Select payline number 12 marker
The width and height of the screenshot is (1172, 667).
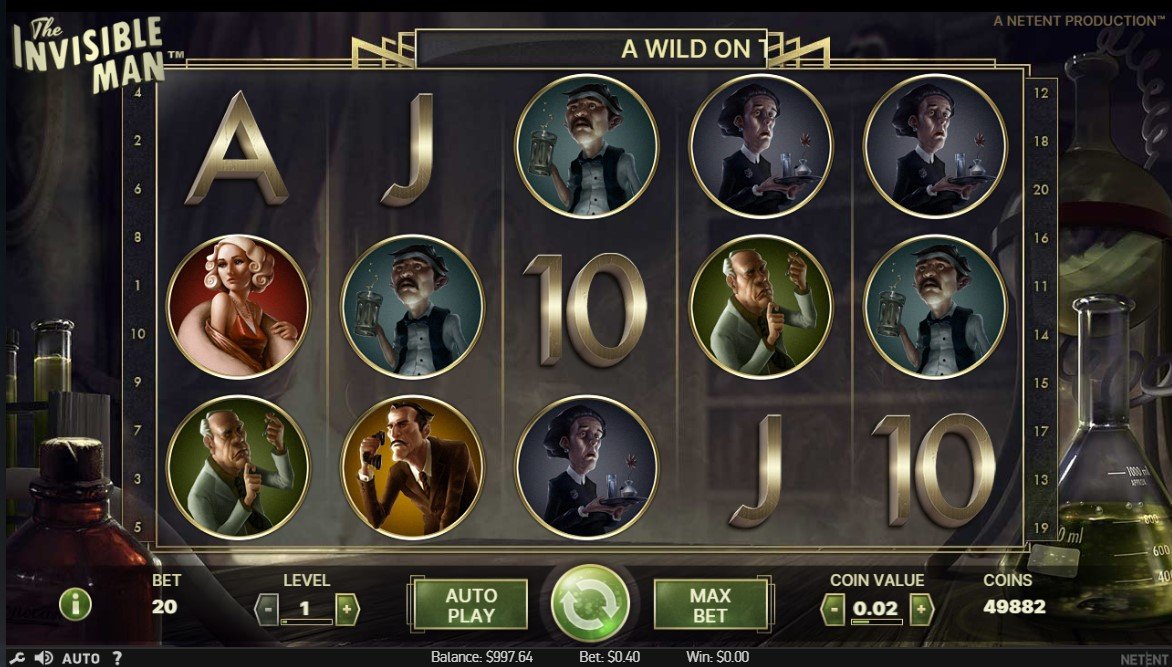click(x=1040, y=93)
